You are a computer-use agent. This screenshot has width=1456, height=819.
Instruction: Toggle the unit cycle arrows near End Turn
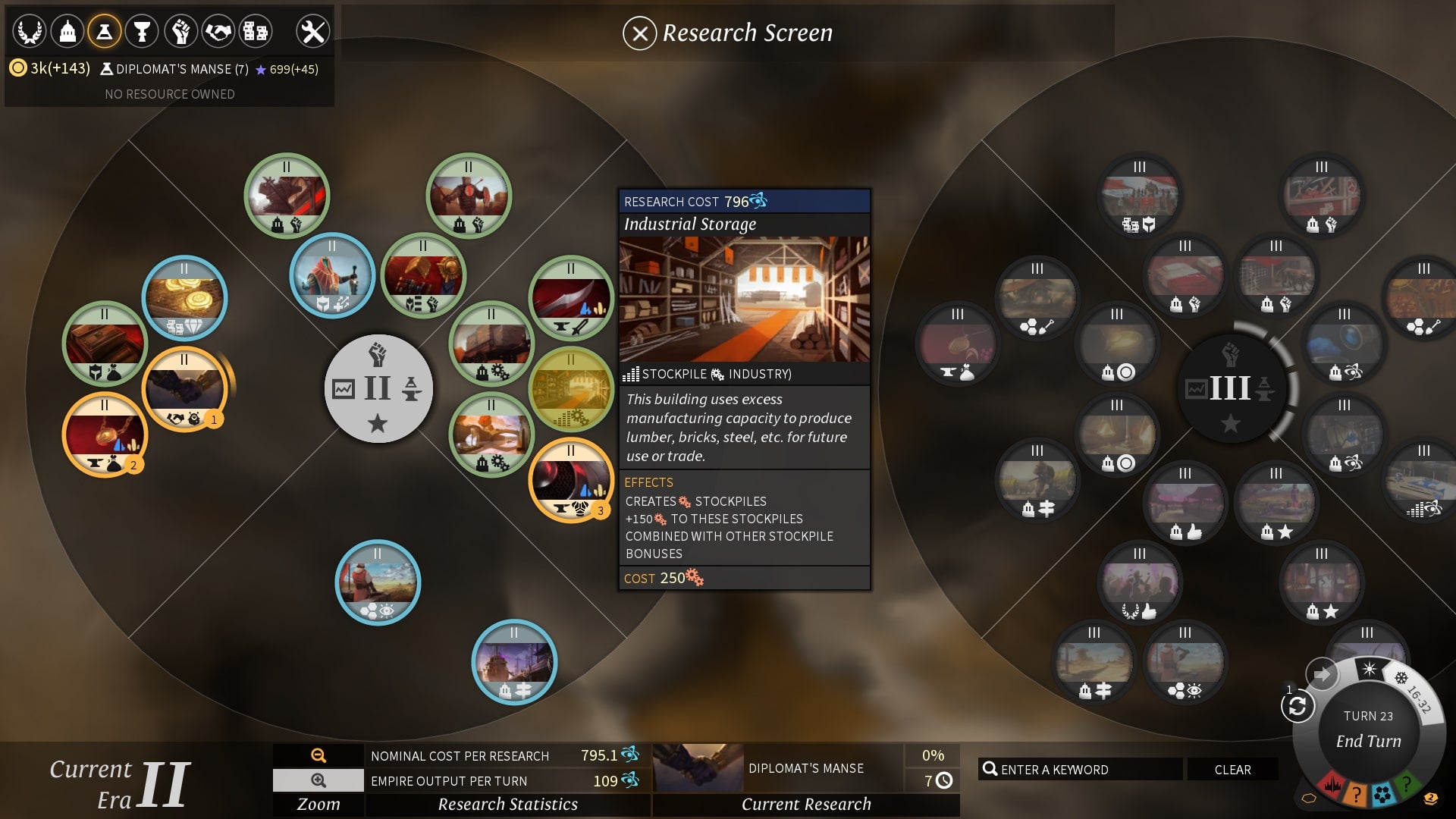pos(1298,704)
